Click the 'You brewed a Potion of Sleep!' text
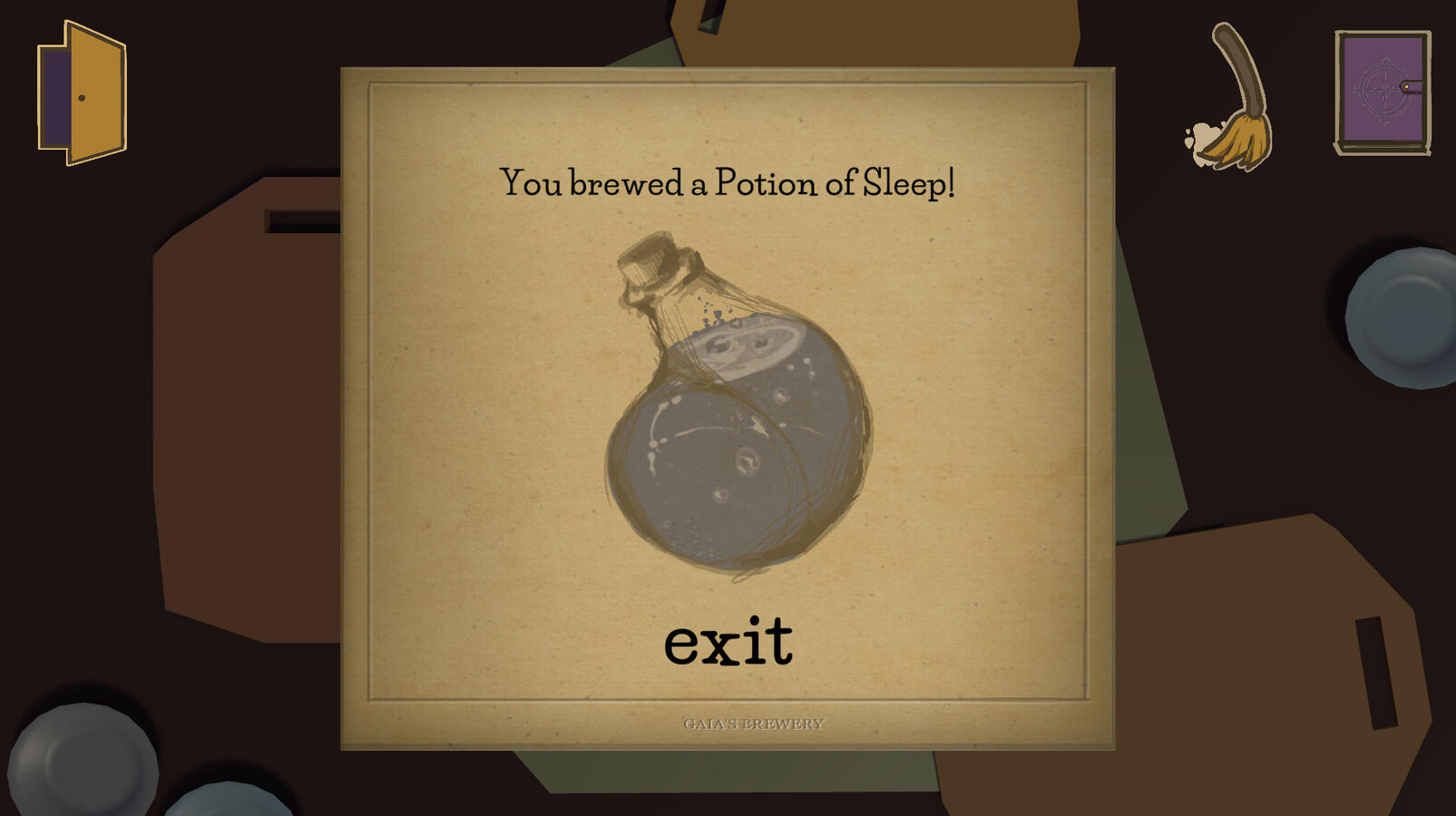 728,184
